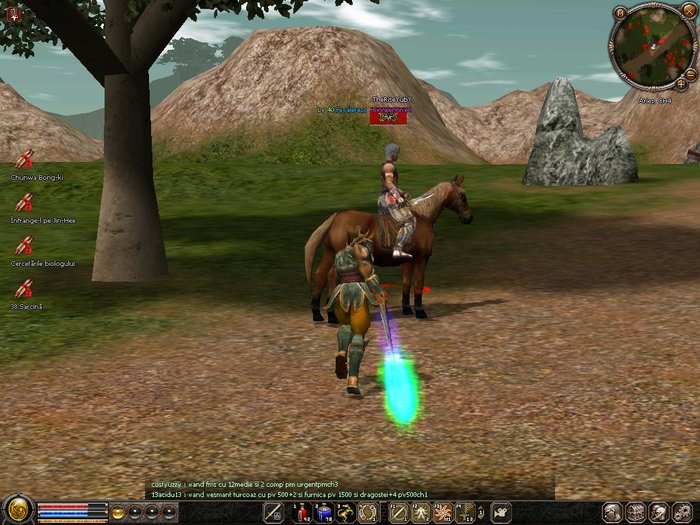Use the red potion in the quickslot bar
The image size is (700, 525).
coord(302,513)
